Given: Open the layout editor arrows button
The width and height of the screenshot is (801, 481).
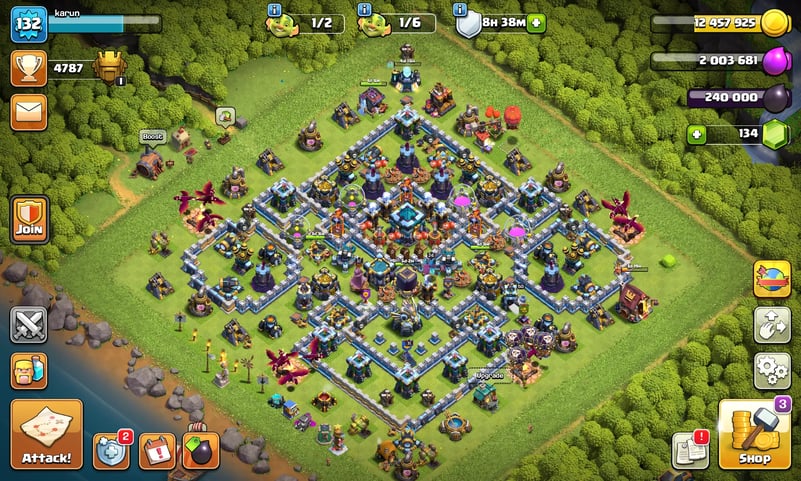Looking at the screenshot, I should point(772,325).
